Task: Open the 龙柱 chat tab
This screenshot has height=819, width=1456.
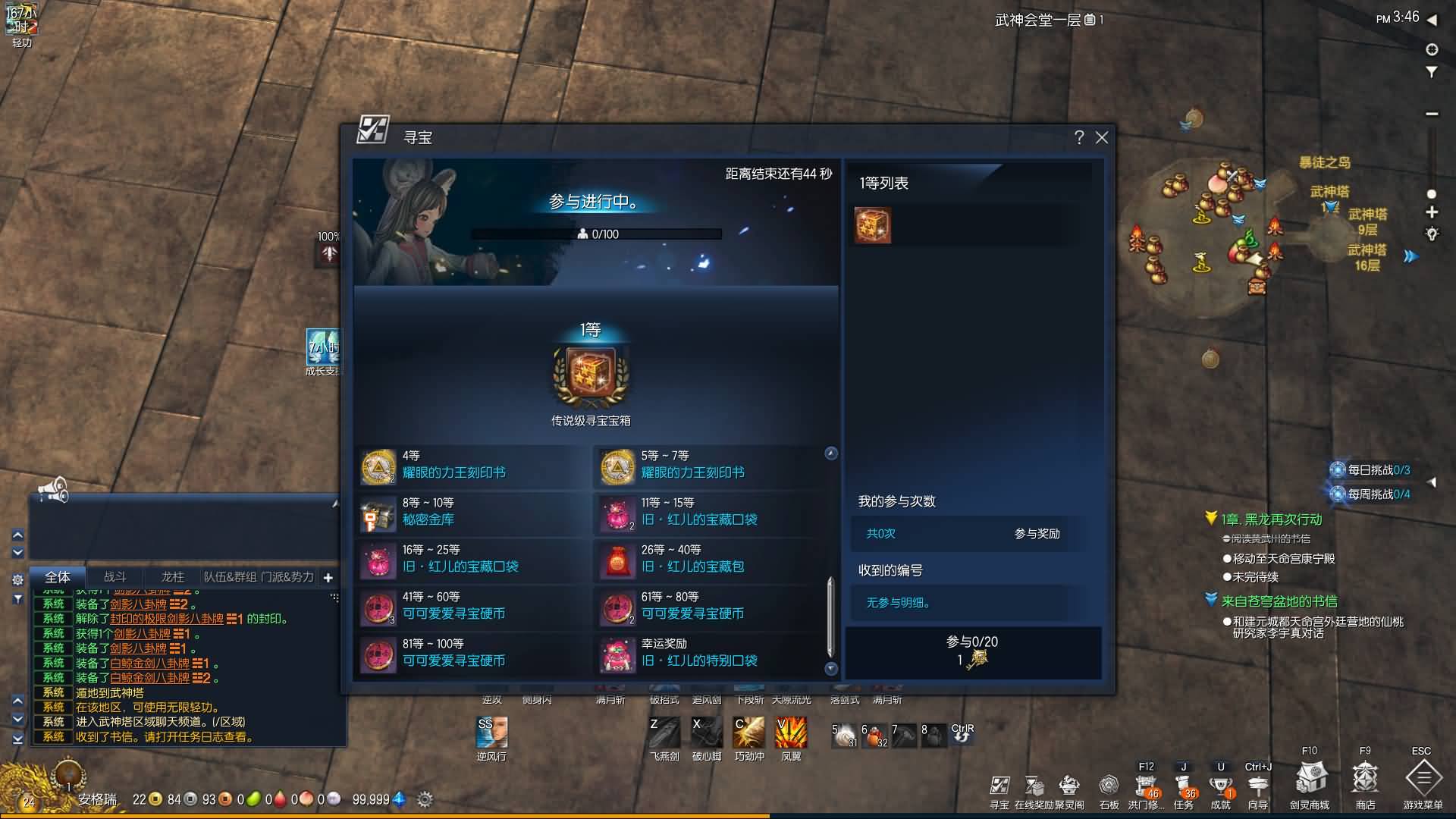Action: coord(172,577)
